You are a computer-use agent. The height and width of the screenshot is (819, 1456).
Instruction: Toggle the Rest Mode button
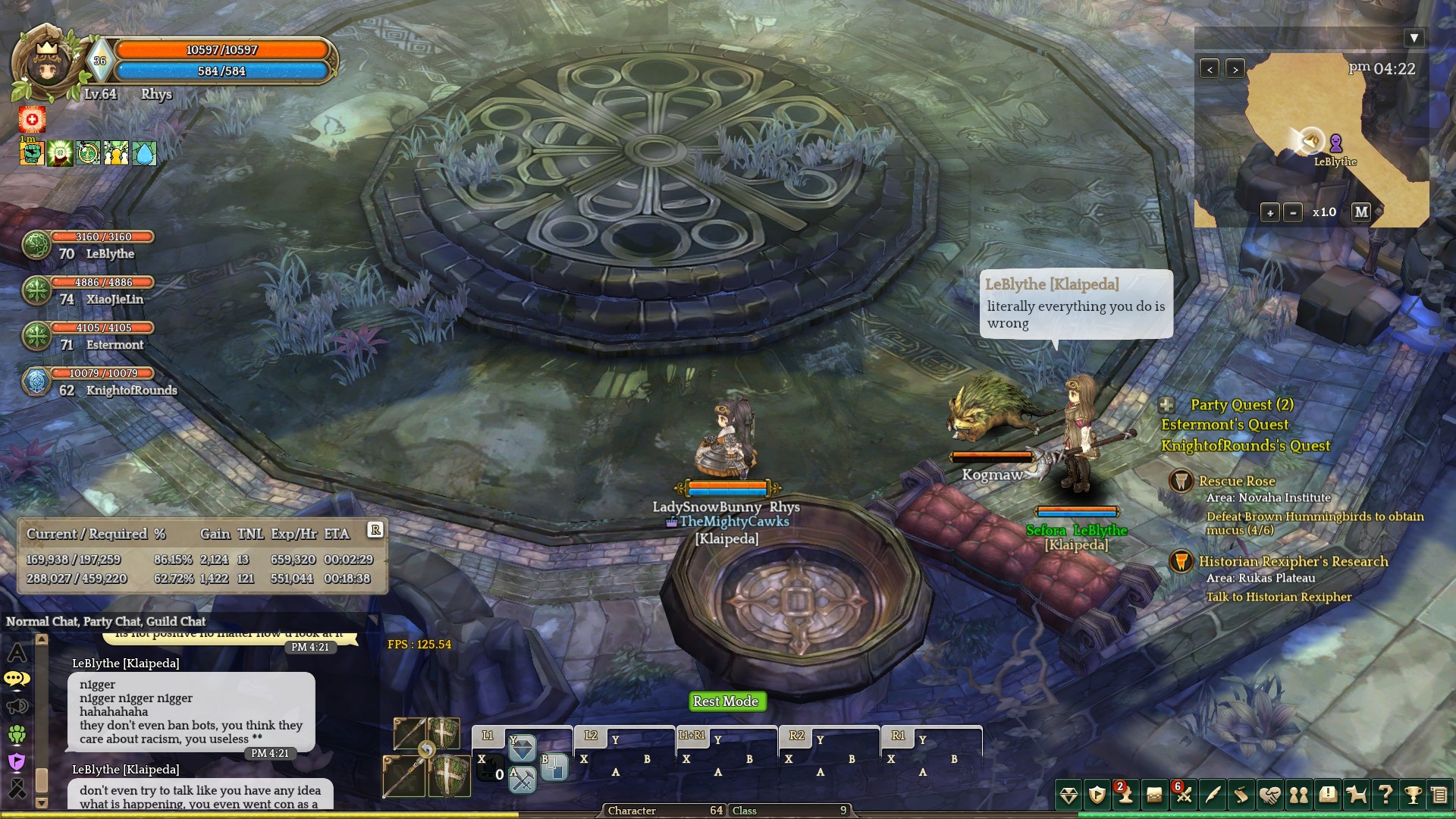pos(726,701)
